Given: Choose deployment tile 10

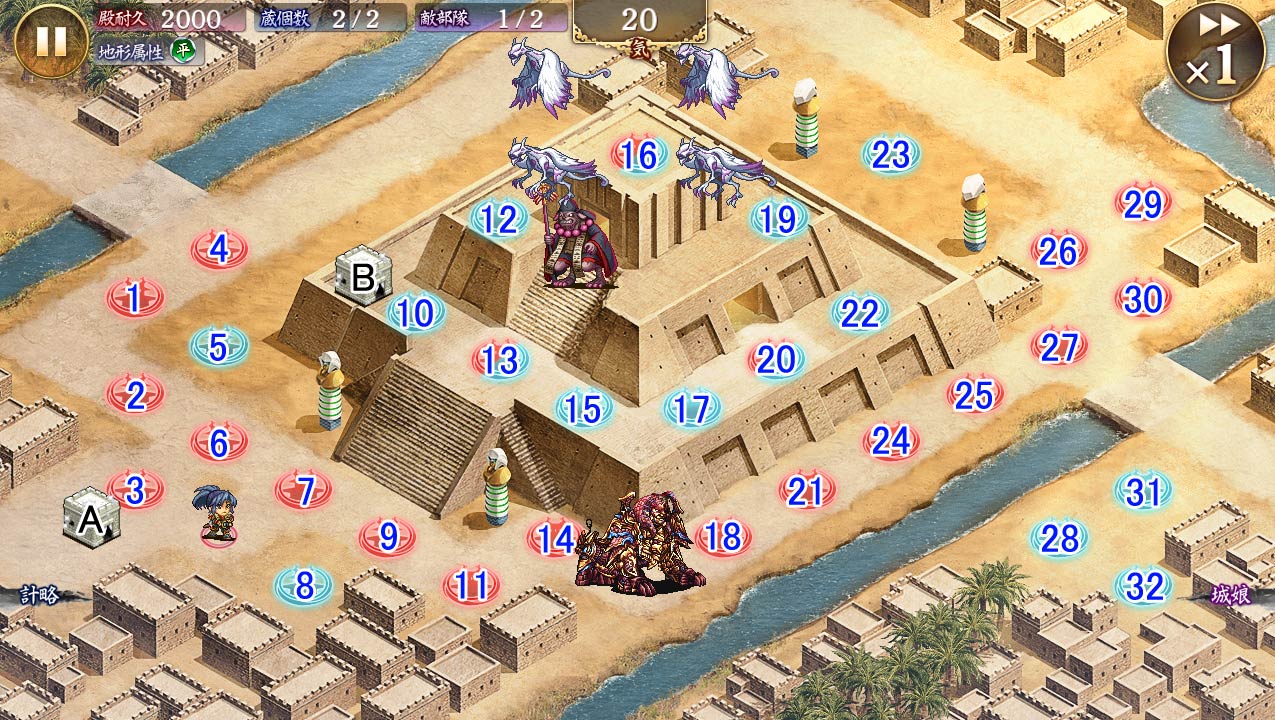Looking at the screenshot, I should pos(415,314).
